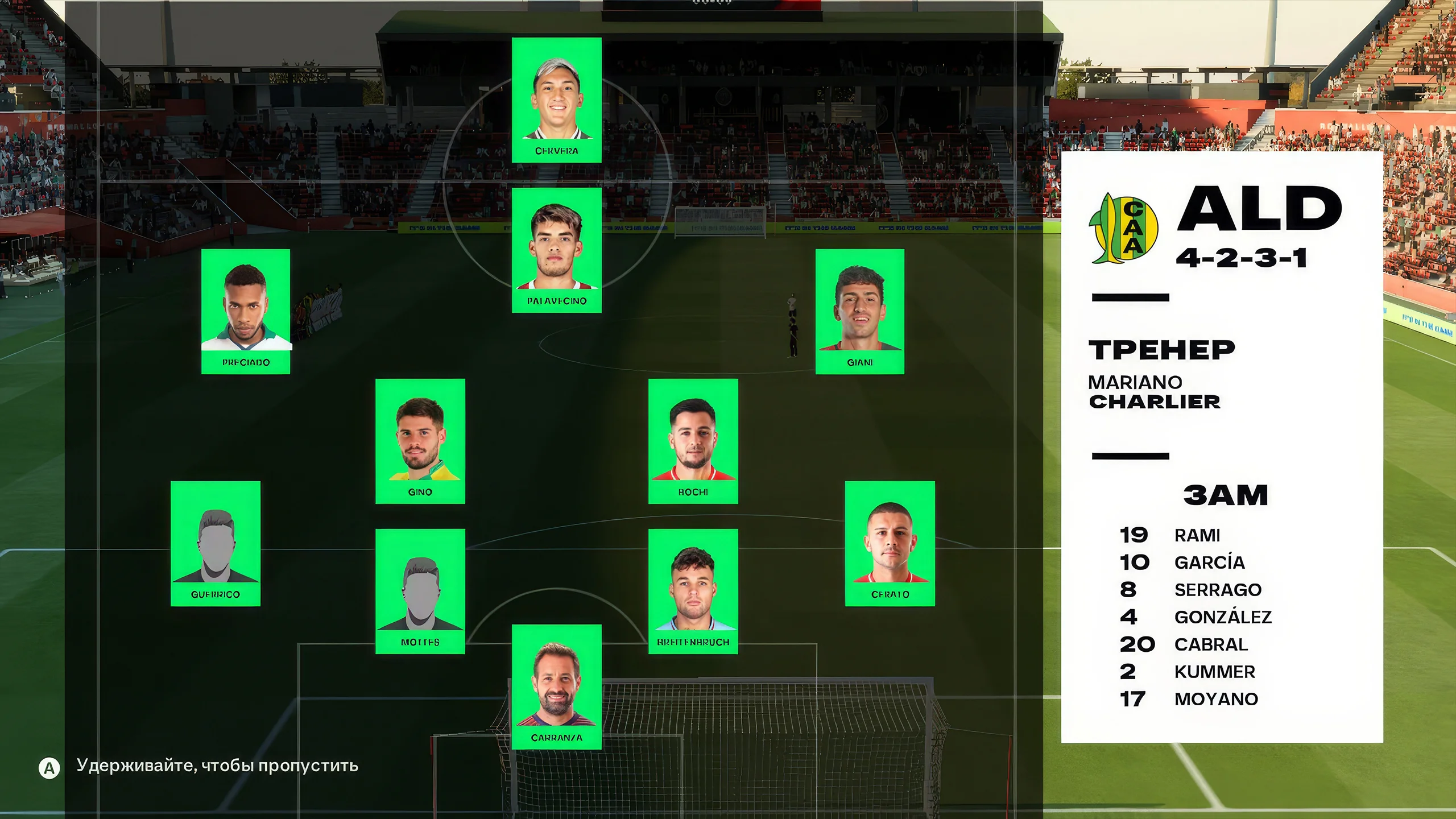
Task: Select Guerrico's silhouette card
Action: click(216, 544)
